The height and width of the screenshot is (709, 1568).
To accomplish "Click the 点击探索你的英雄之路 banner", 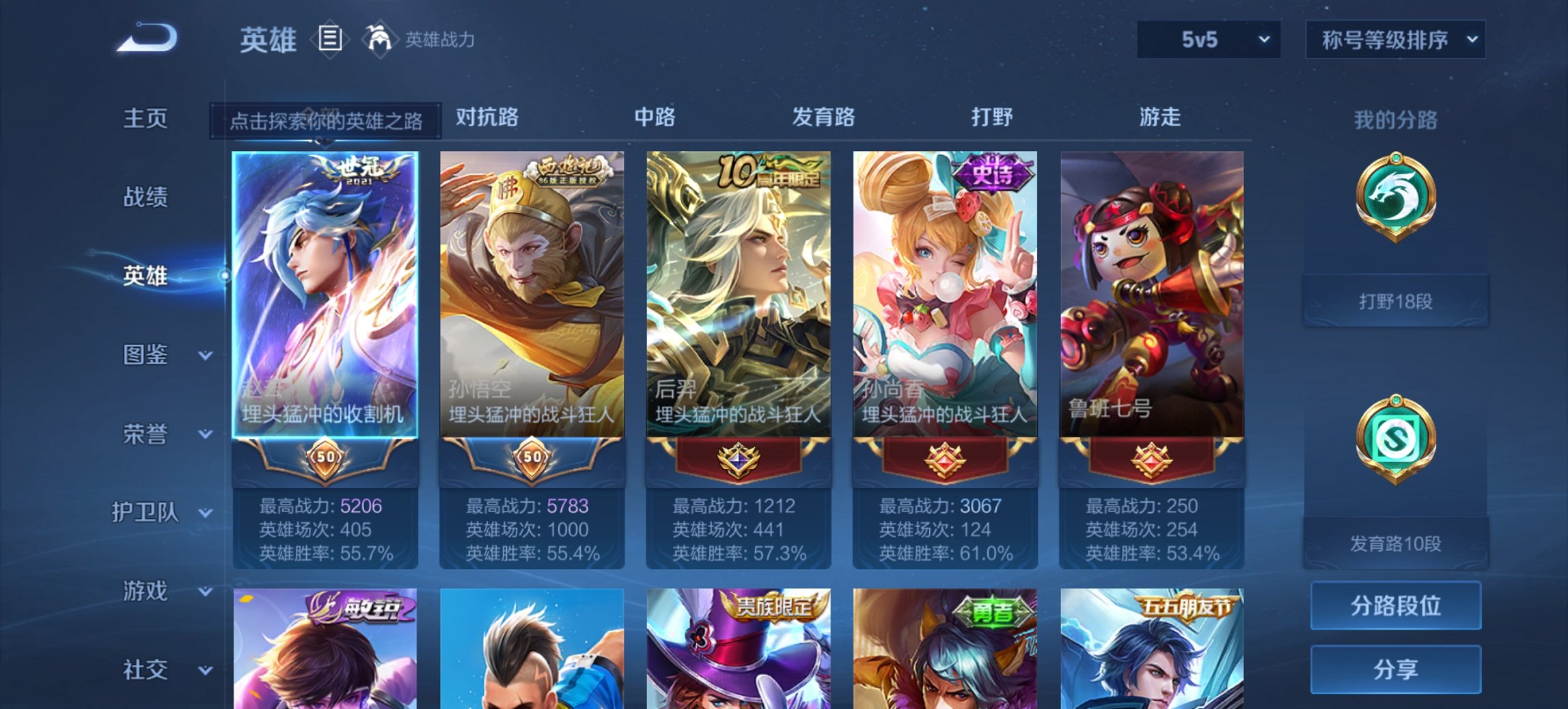I will pyautogui.click(x=327, y=117).
